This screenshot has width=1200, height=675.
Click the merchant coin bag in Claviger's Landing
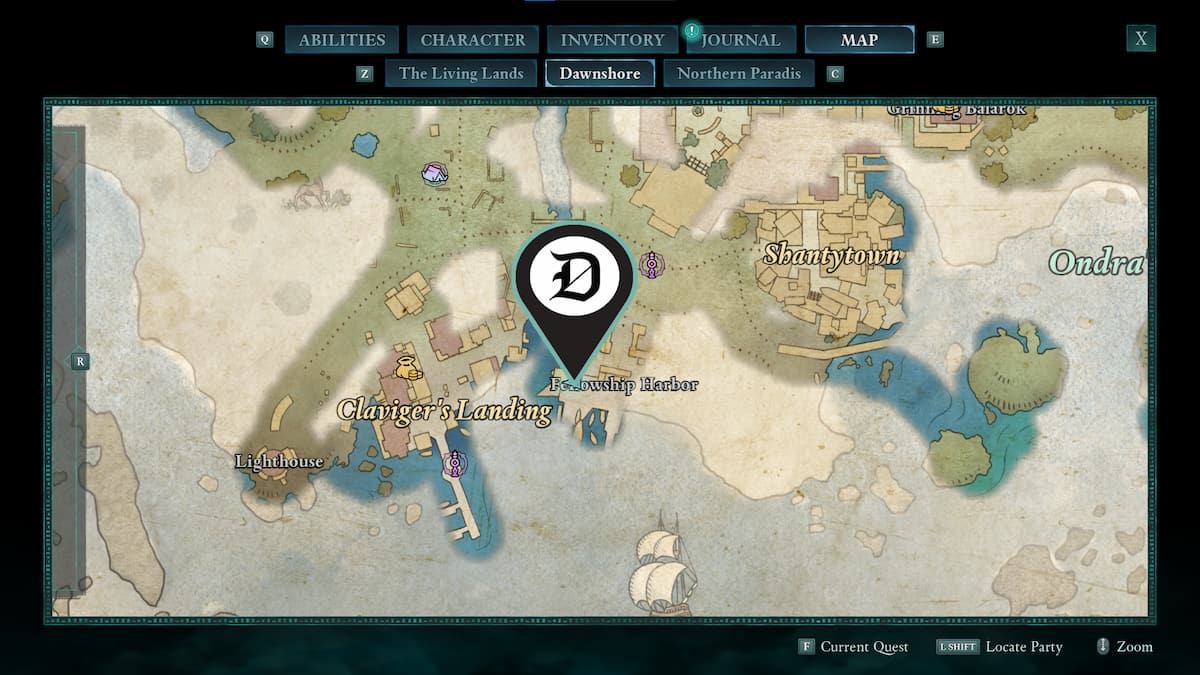click(408, 367)
